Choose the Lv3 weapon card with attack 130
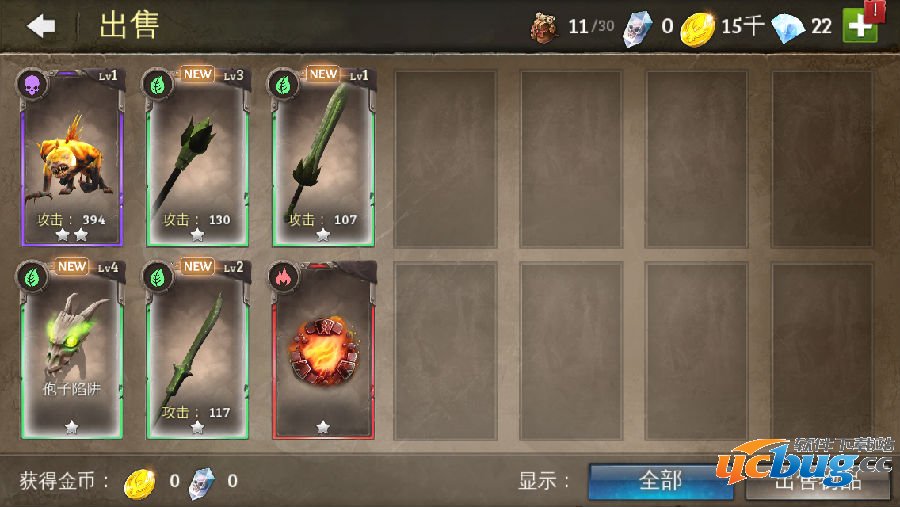Viewport: 900px width, 507px height. click(x=197, y=157)
